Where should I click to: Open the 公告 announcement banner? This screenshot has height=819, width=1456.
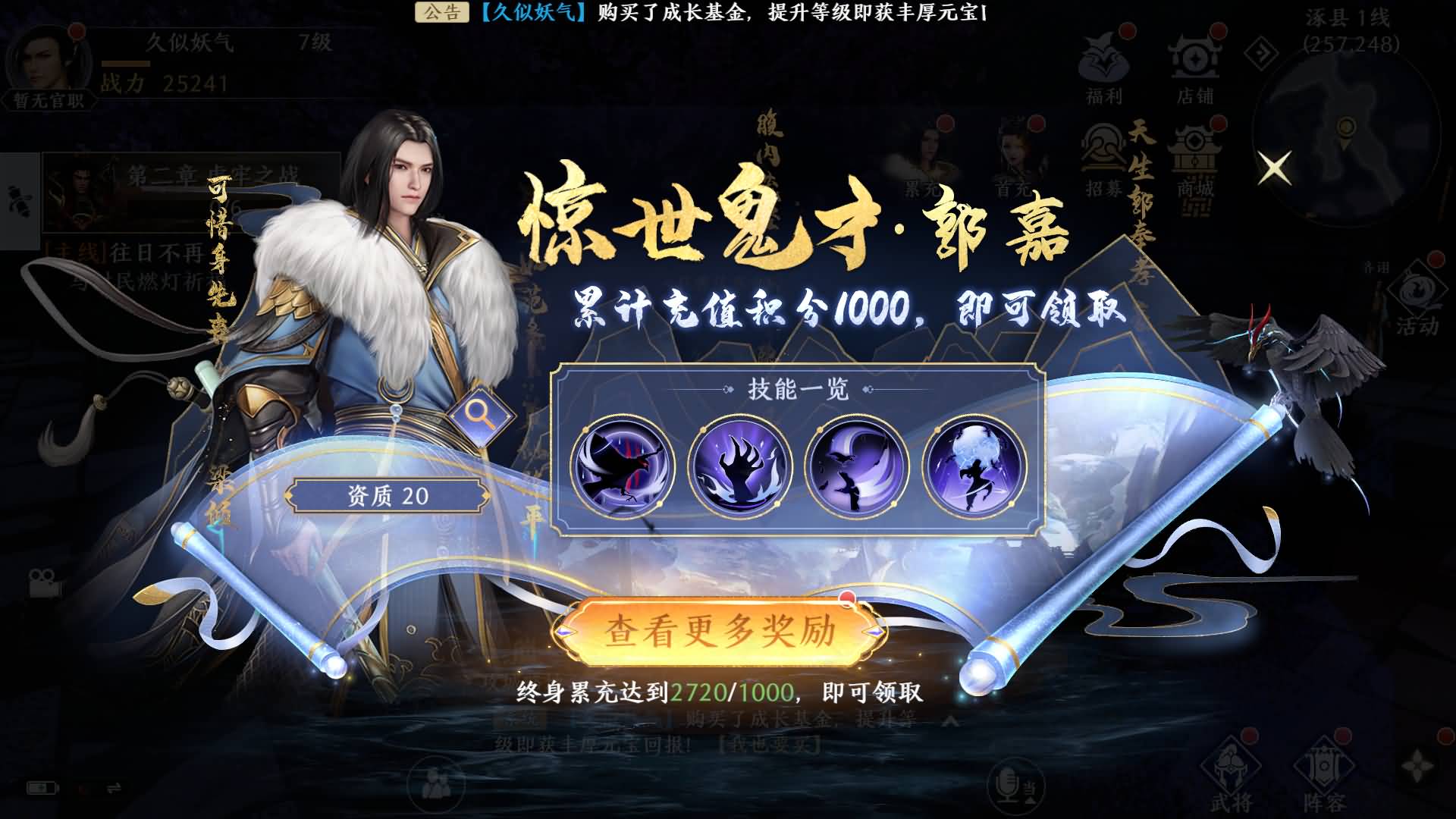click(440, 12)
